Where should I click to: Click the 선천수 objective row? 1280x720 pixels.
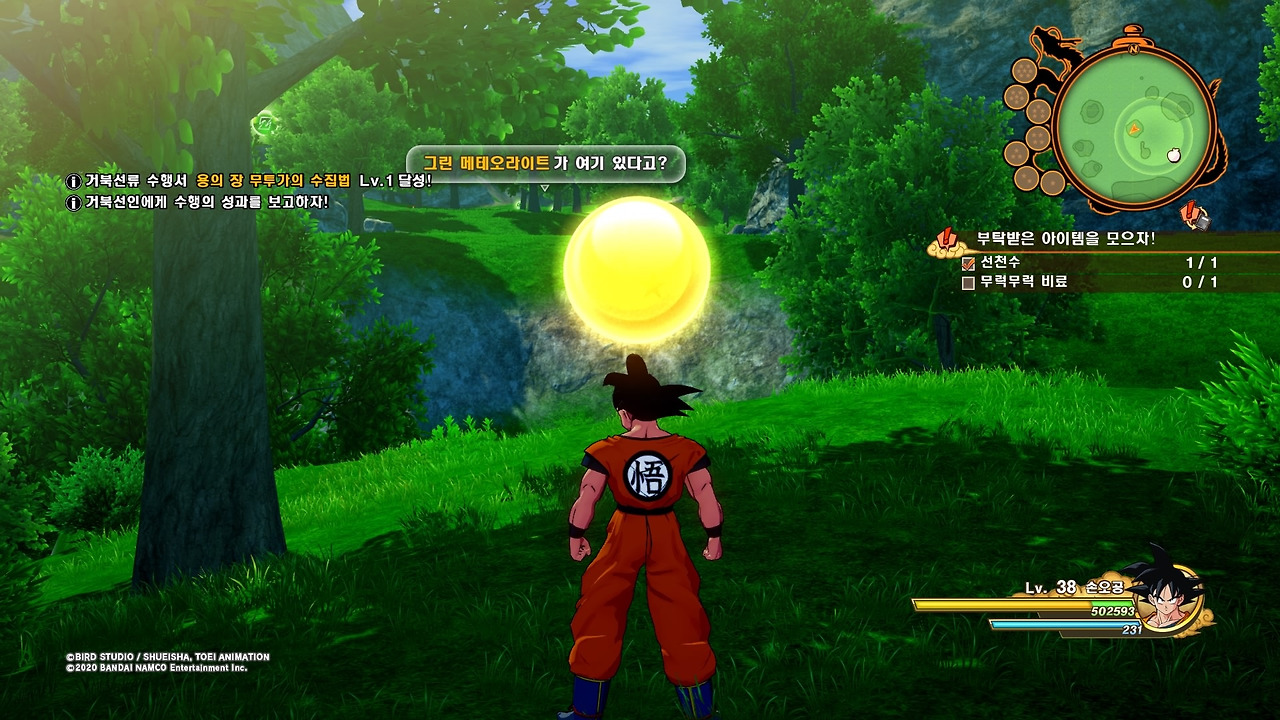pos(1090,263)
